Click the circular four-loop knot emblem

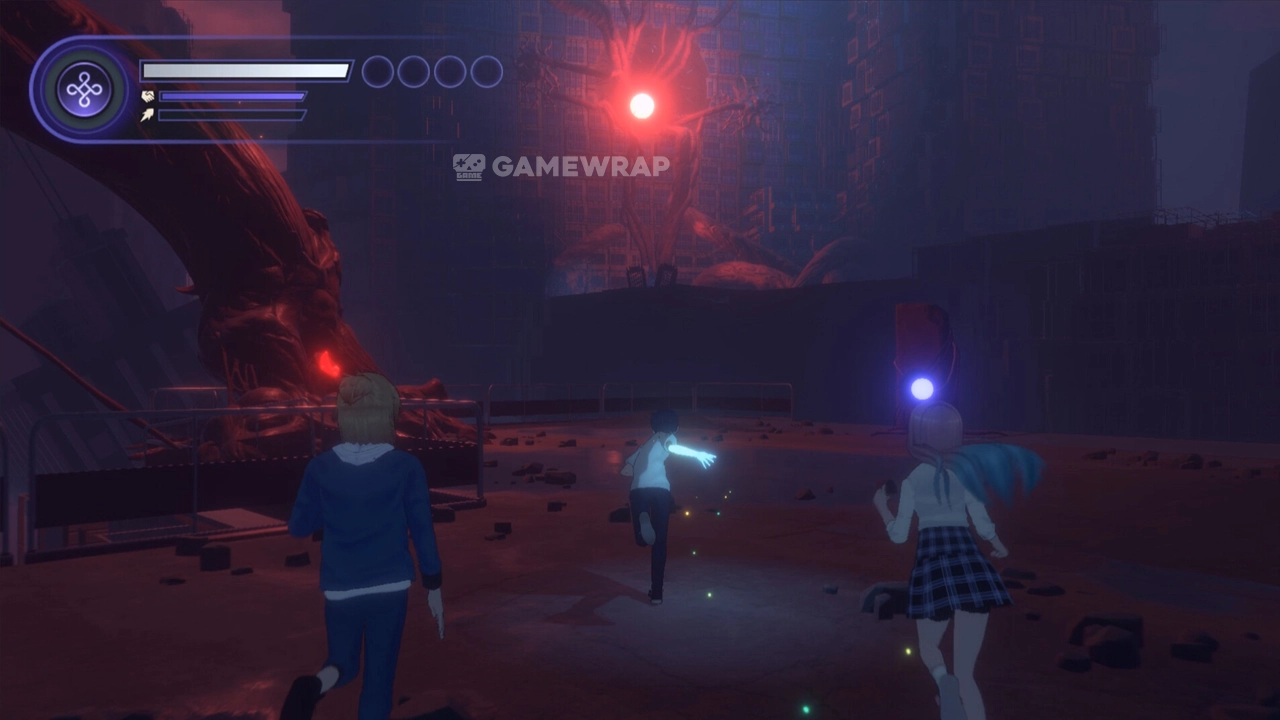pos(84,90)
